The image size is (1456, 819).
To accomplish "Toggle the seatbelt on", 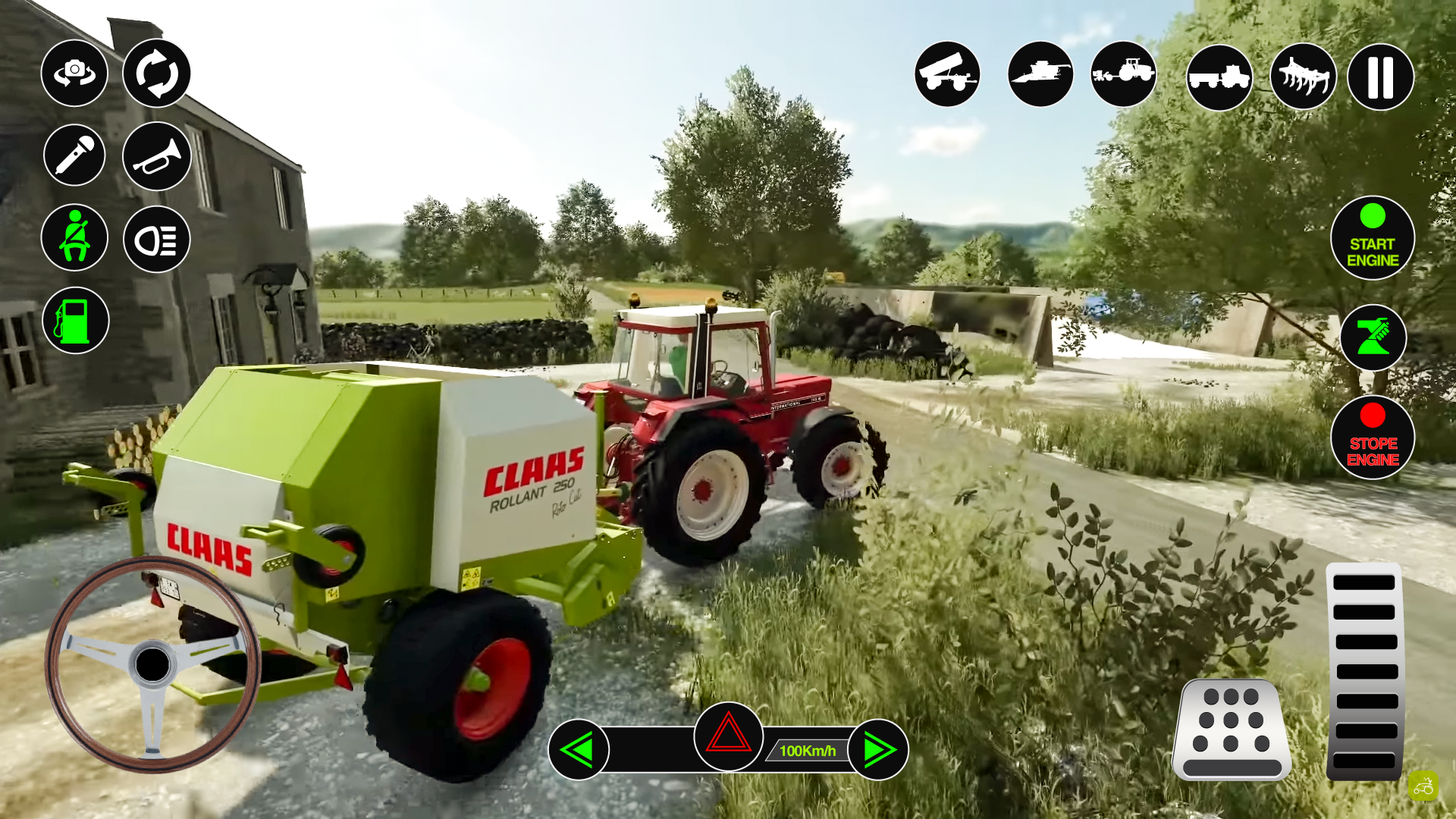I will point(74,237).
